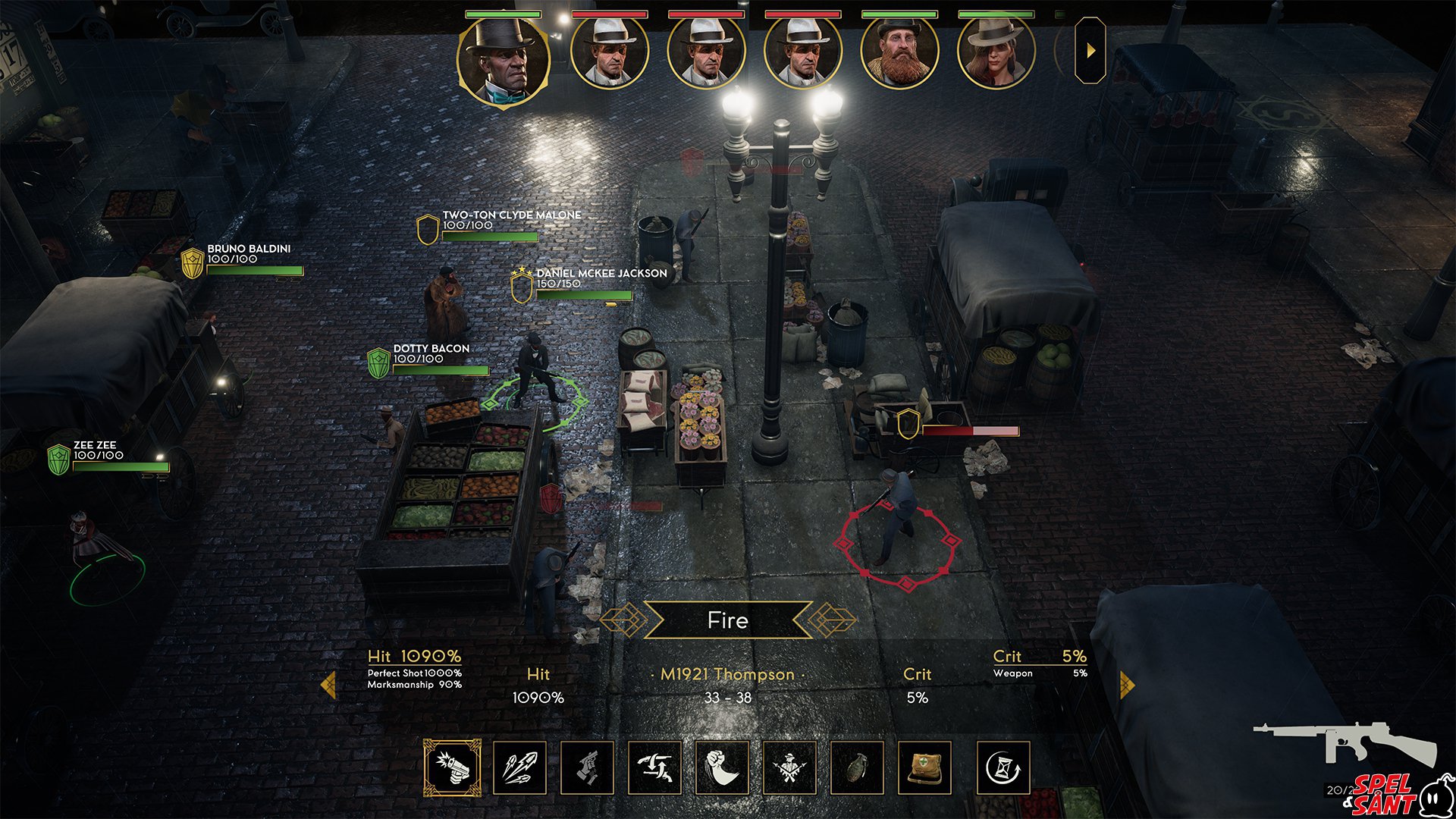
Task: Advance the turn order with arrow button
Action: pyautogui.click(x=1090, y=51)
